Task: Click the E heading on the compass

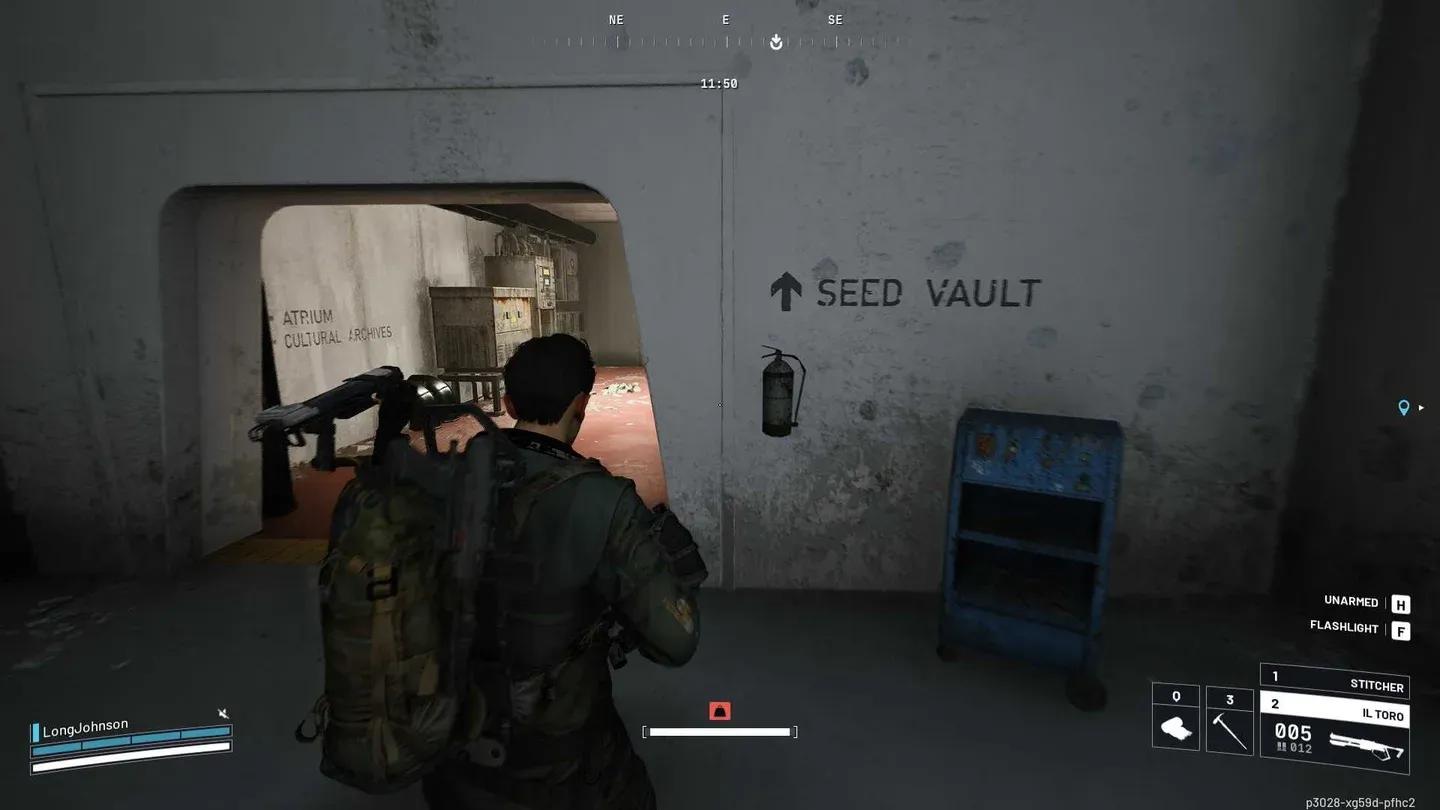Action: [x=724, y=19]
